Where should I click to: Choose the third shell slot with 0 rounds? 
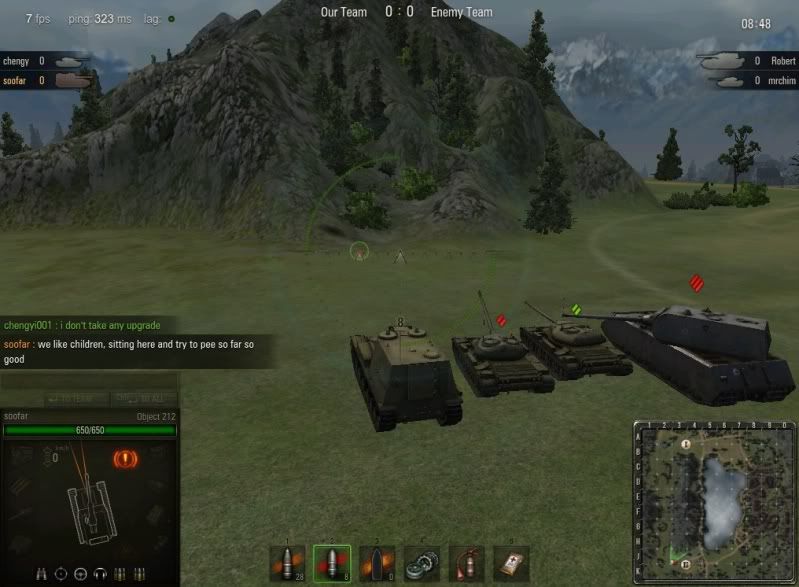coord(377,563)
